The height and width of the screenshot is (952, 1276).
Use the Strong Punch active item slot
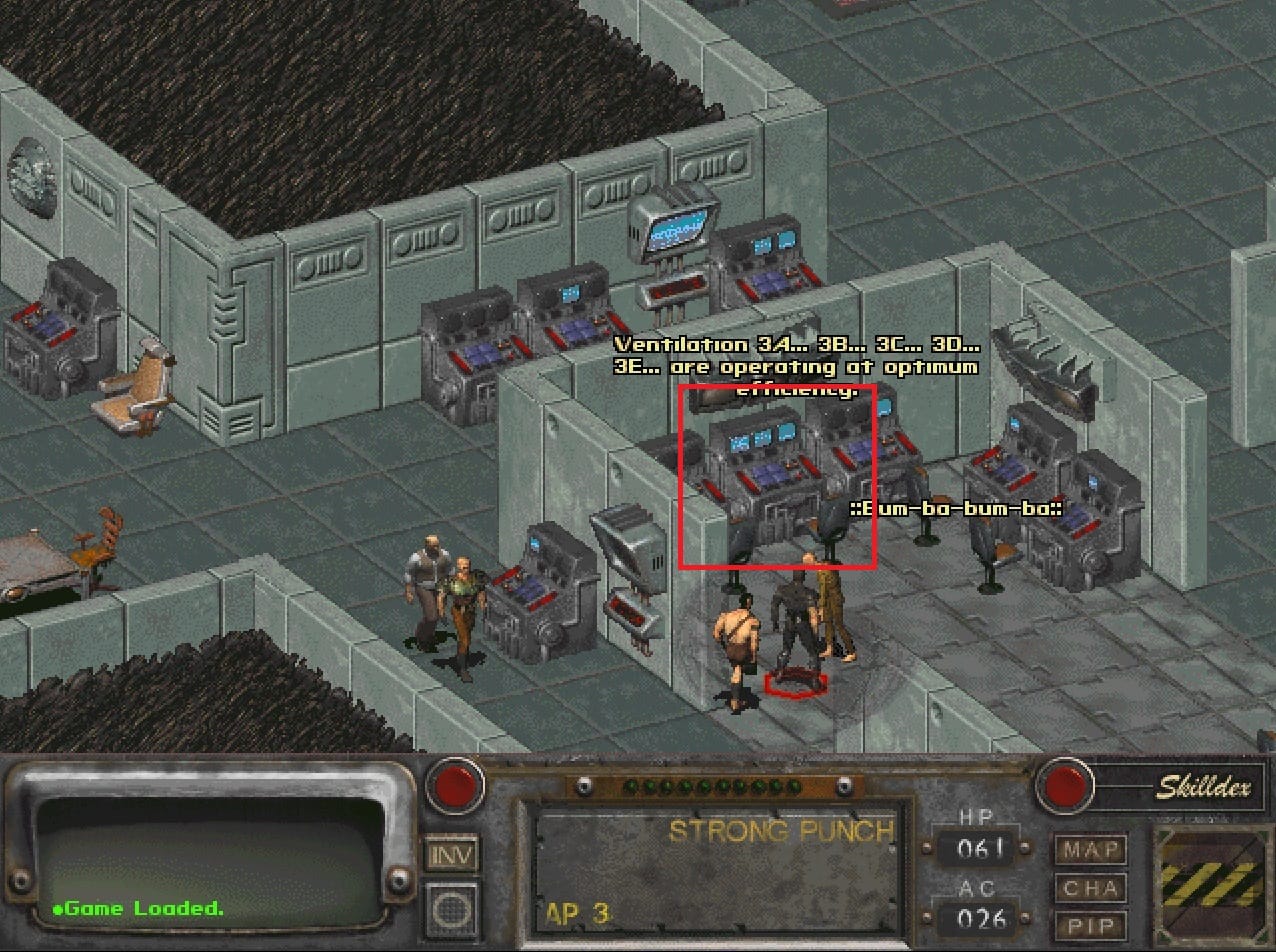[716, 864]
